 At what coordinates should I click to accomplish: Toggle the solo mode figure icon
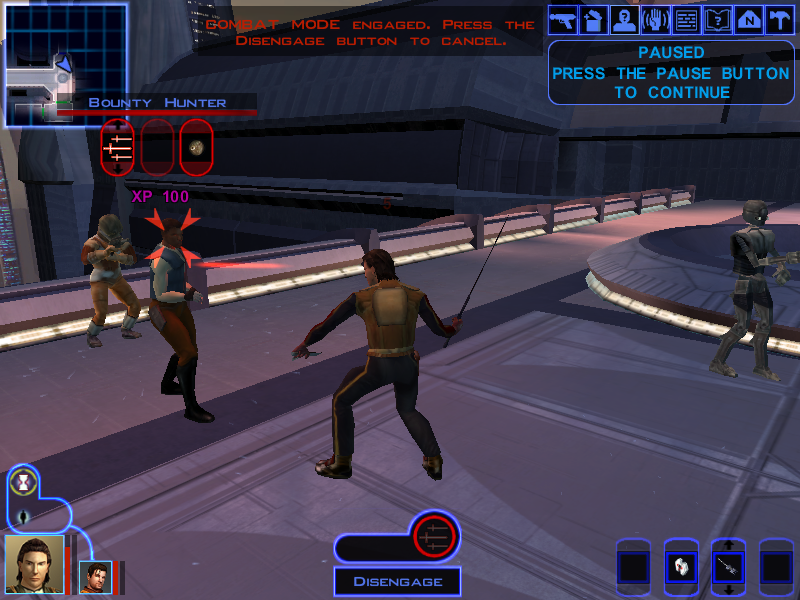tap(21, 517)
